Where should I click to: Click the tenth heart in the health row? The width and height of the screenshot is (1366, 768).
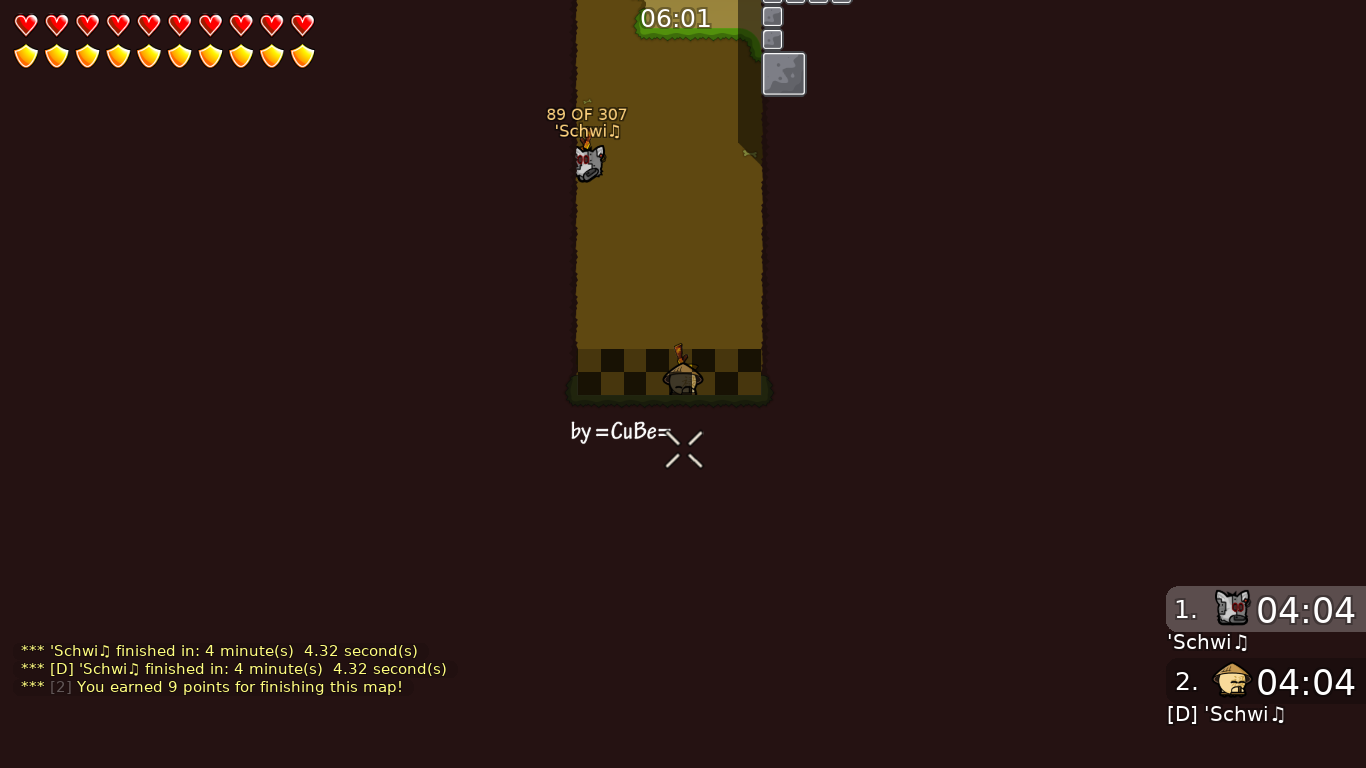[x=302, y=25]
